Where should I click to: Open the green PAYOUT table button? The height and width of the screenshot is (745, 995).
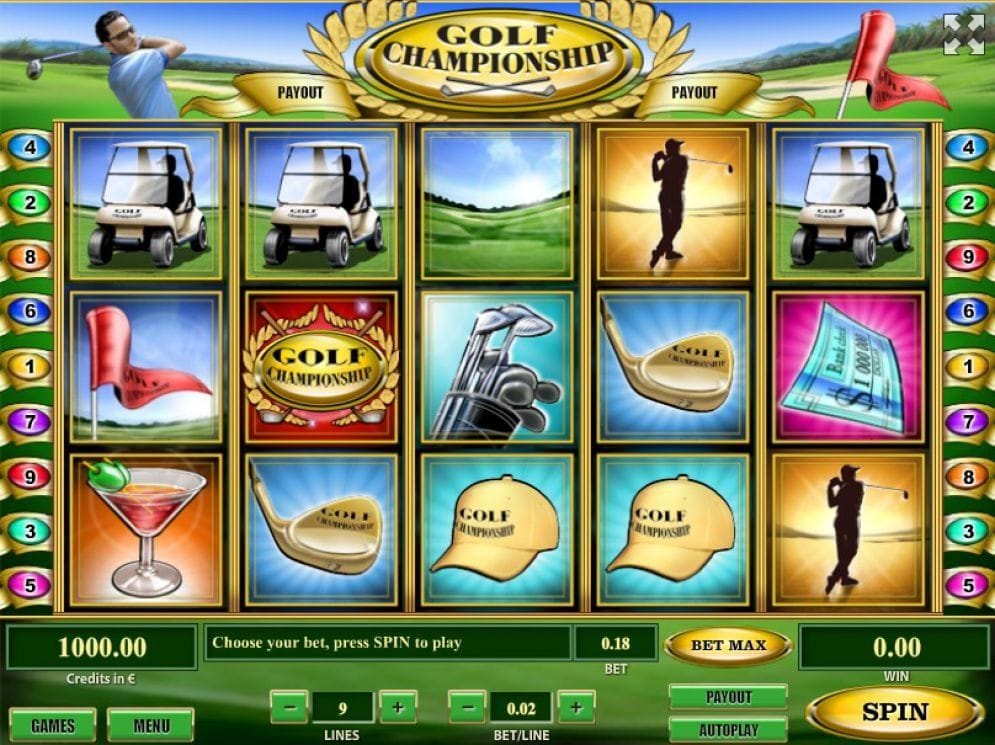(728, 696)
